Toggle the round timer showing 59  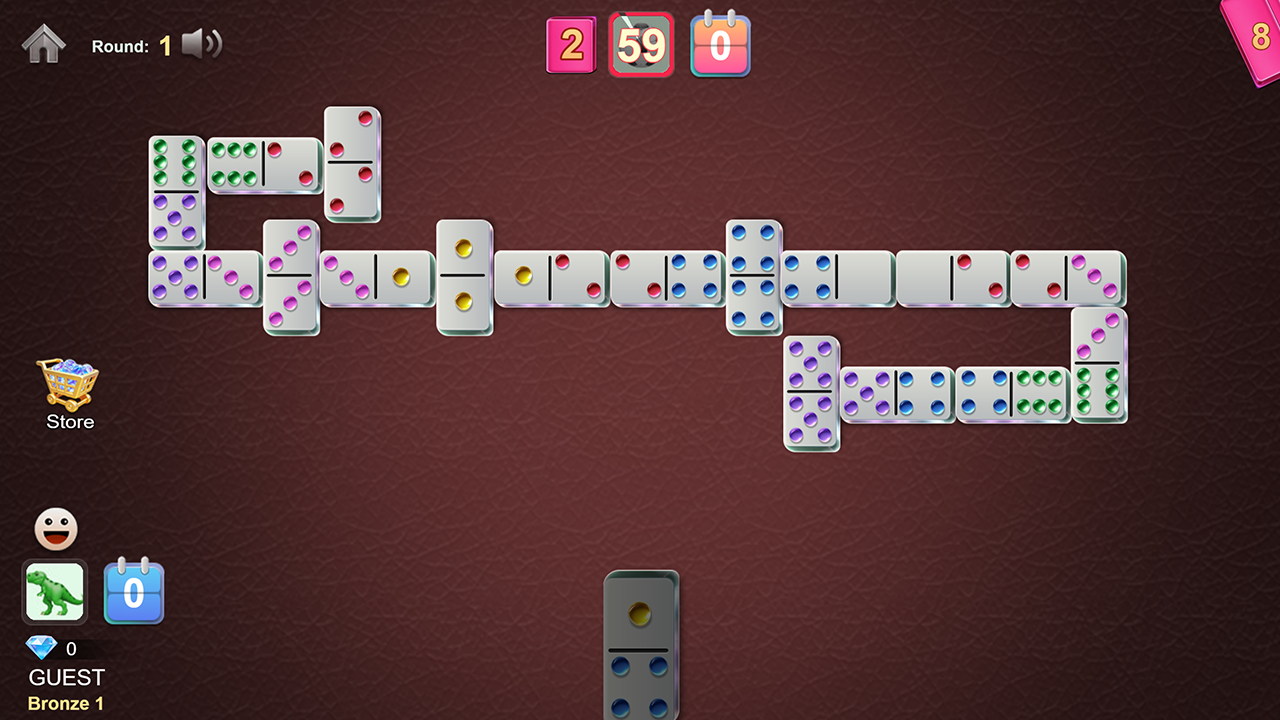click(641, 44)
